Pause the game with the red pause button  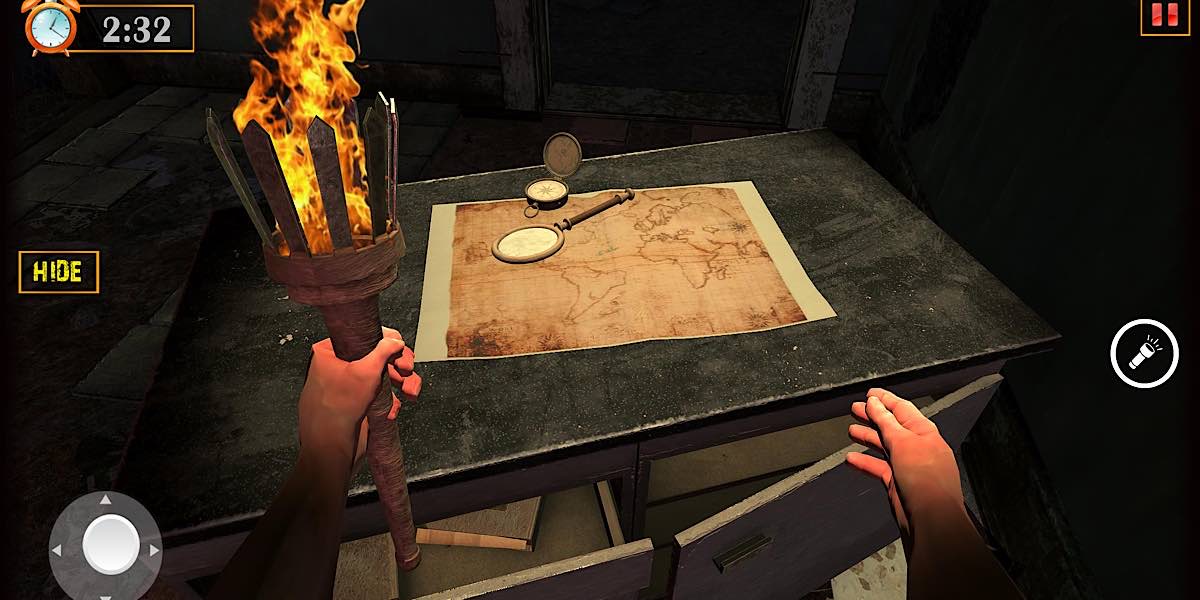(x=1164, y=15)
